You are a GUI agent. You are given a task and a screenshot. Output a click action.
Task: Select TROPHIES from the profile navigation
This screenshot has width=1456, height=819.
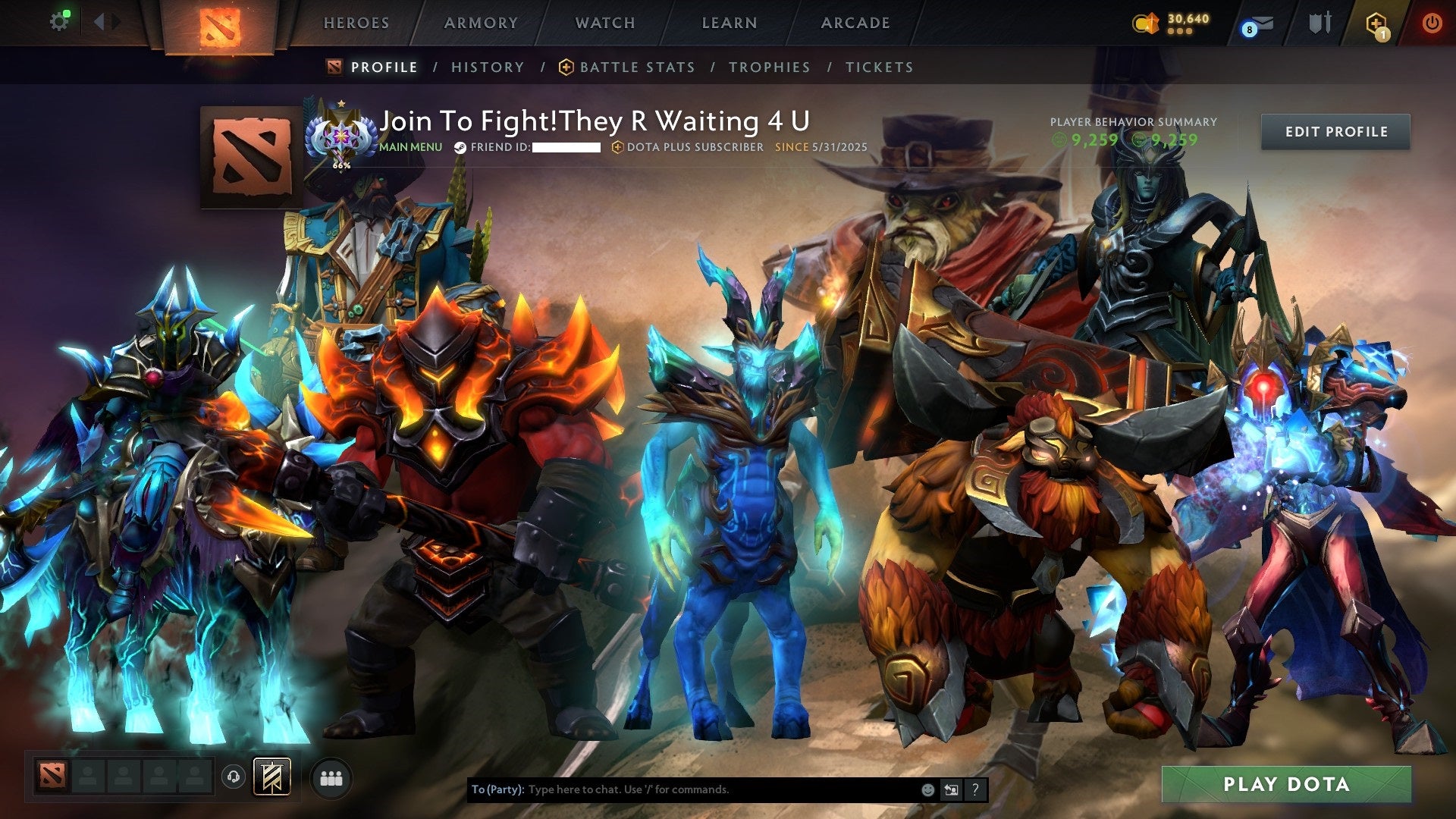[770, 67]
